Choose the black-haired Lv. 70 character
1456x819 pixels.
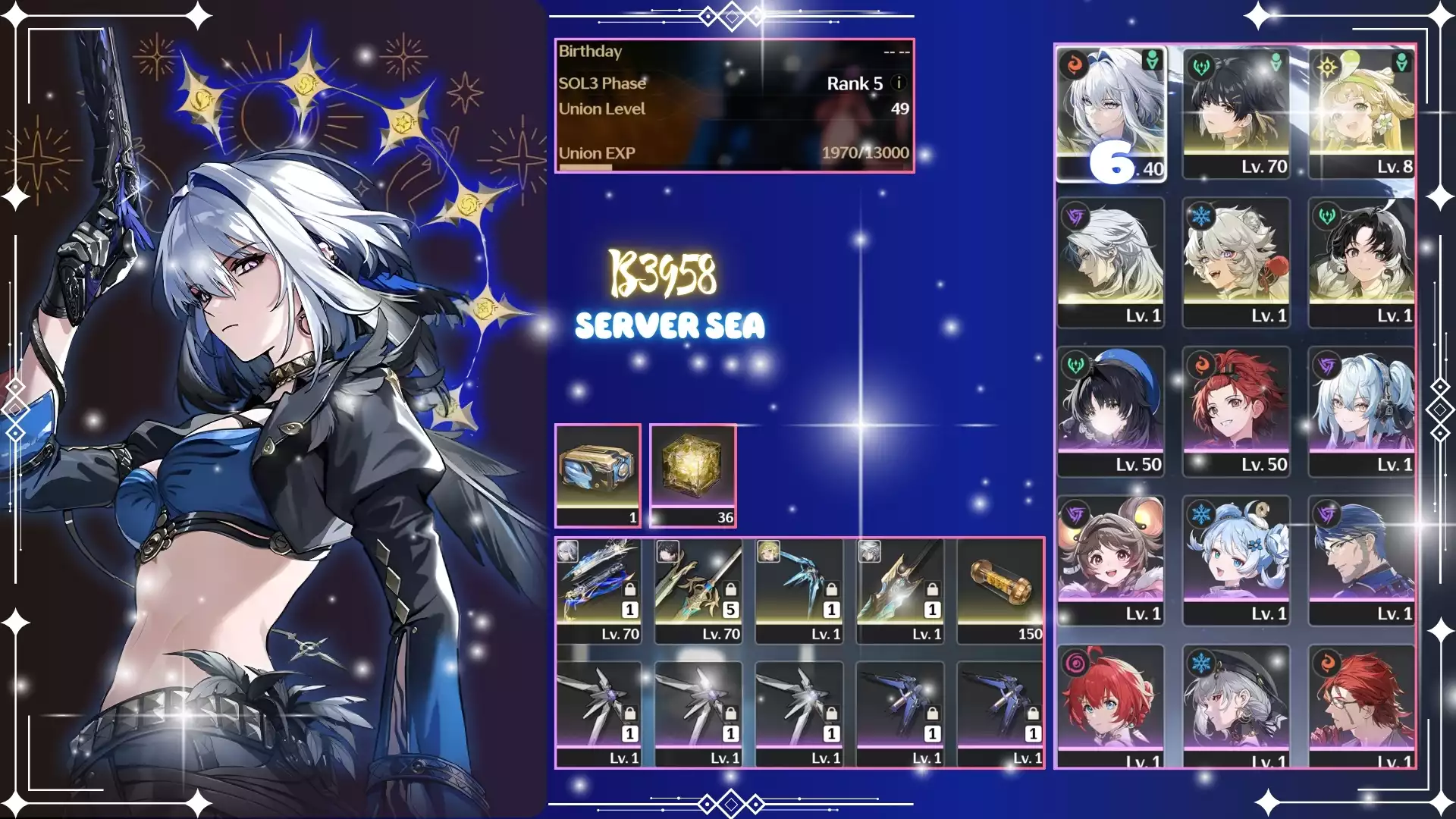(1236, 114)
